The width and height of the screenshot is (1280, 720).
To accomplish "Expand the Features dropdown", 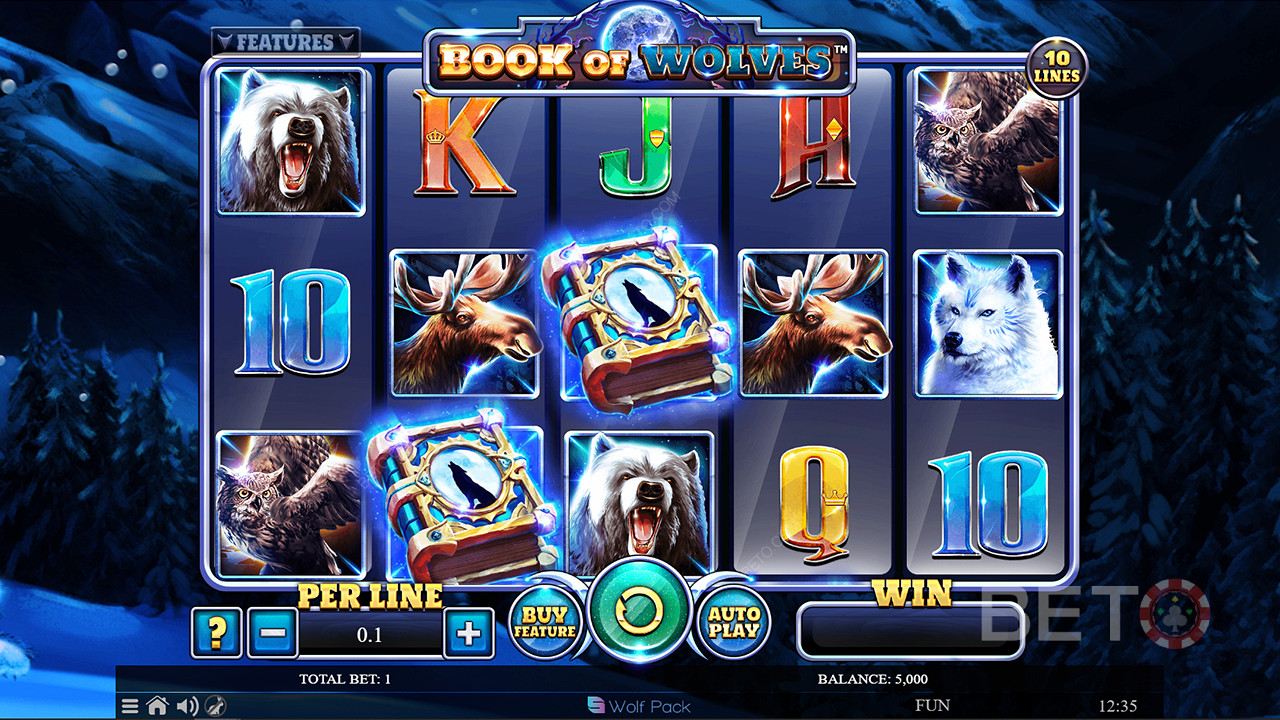I will [285, 42].
